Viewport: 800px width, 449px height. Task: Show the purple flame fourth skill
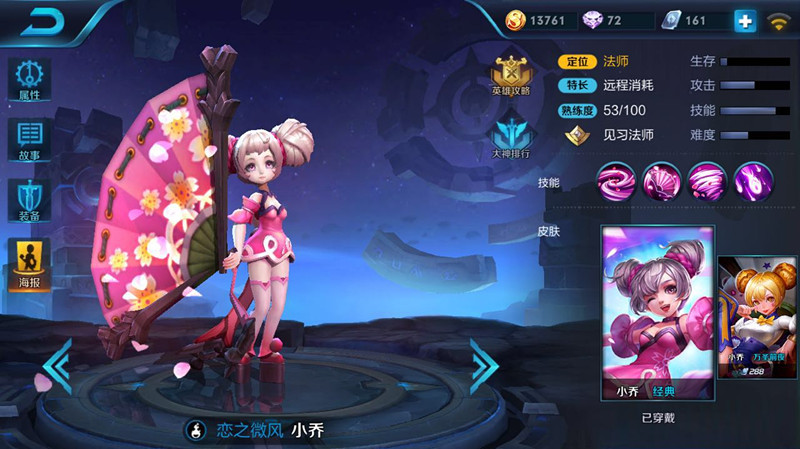(753, 181)
